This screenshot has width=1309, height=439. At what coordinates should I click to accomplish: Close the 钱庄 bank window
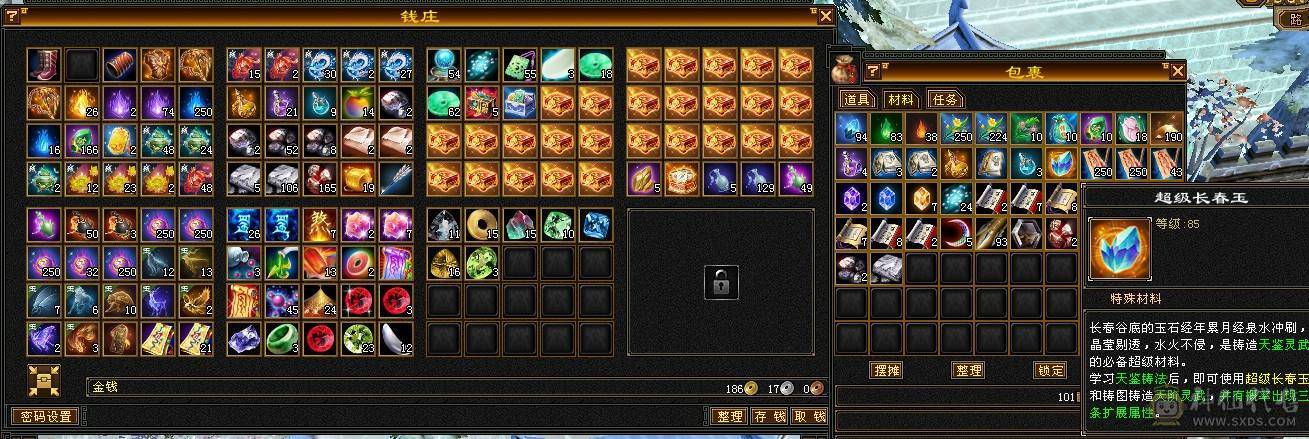click(825, 16)
